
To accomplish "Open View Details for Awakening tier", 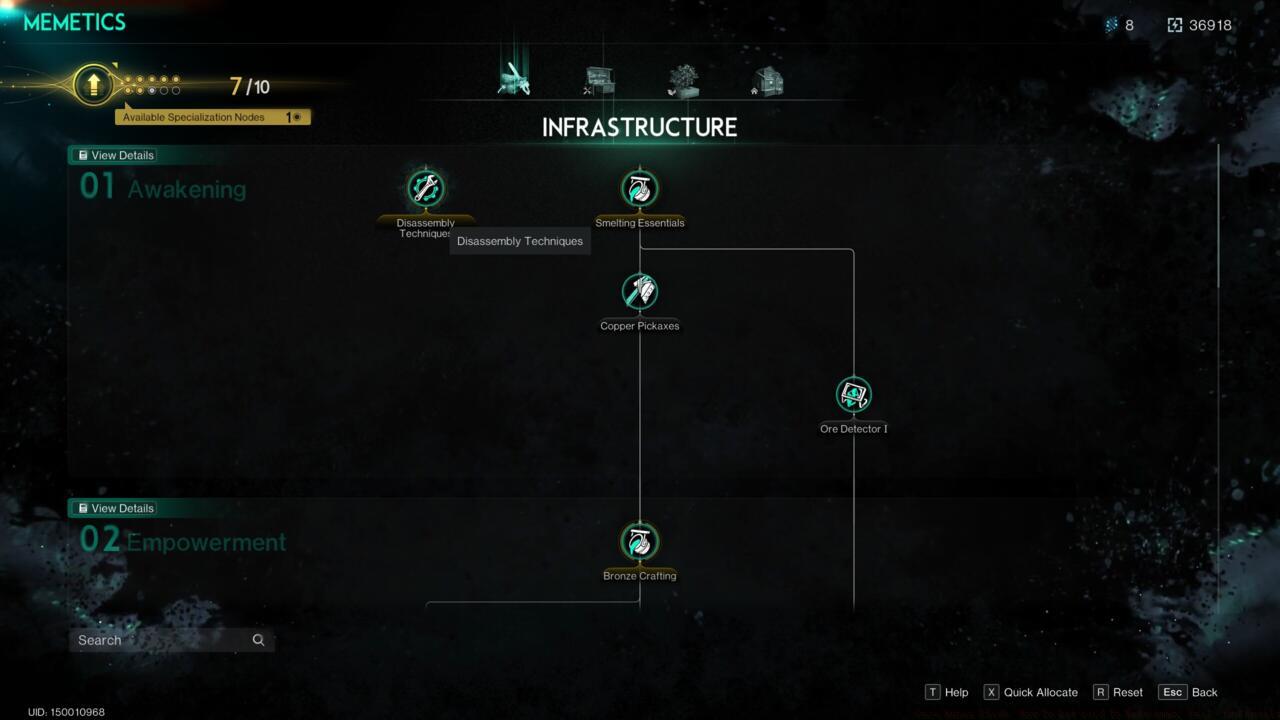I will (114, 155).
